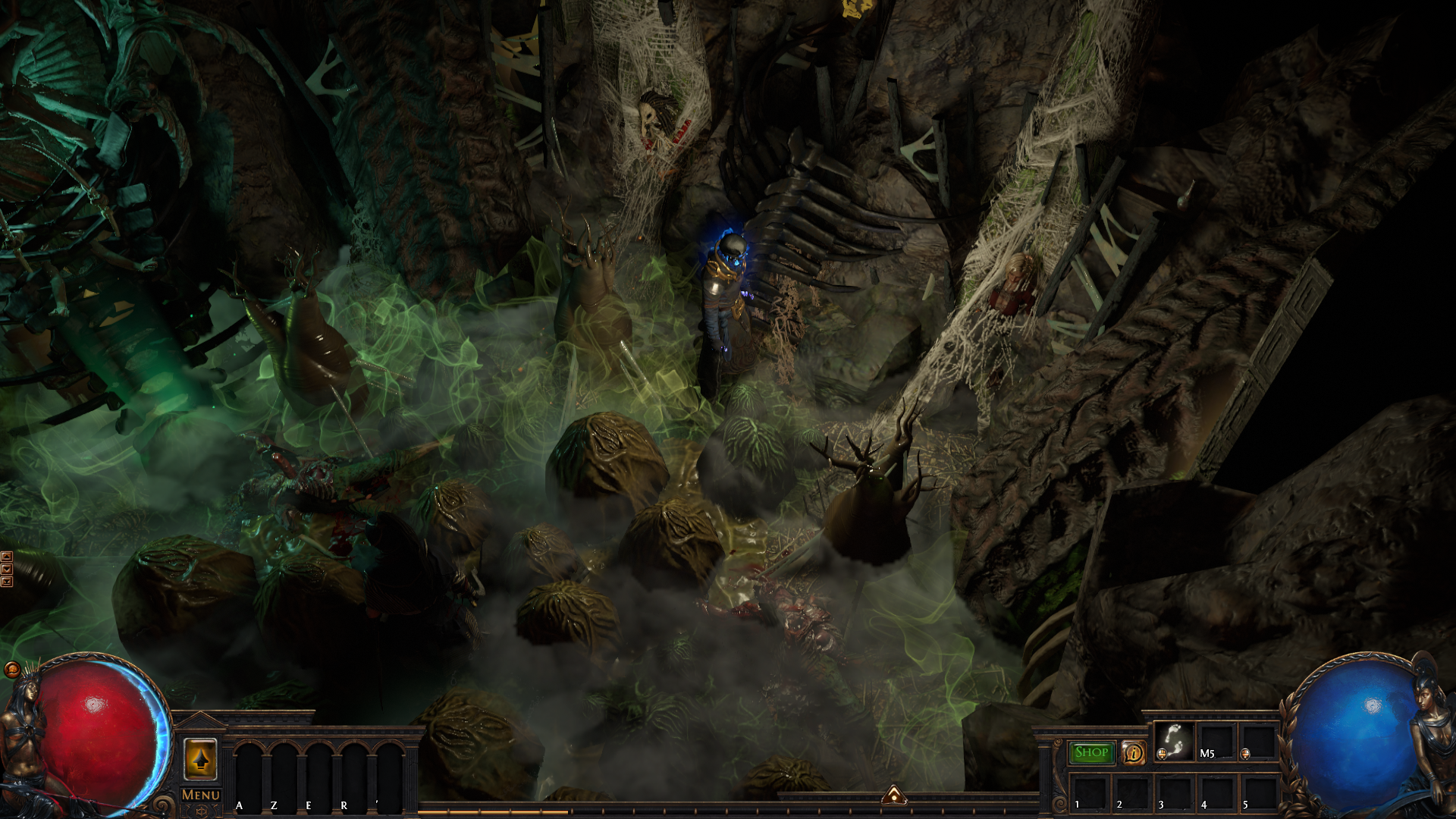Click the golden arrow level-up button
Viewport: 1456px width, 819px height.
point(200,759)
